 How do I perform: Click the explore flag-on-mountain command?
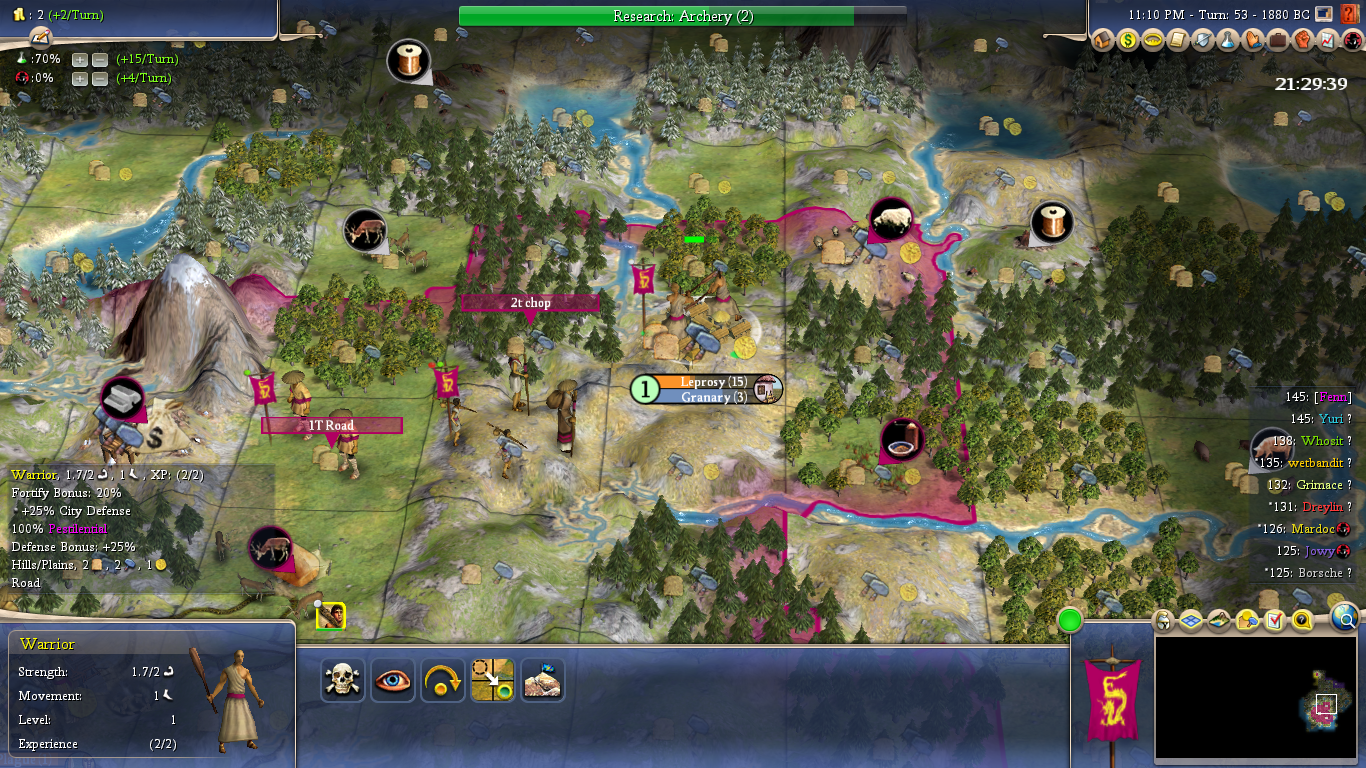pyautogui.click(x=543, y=680)
